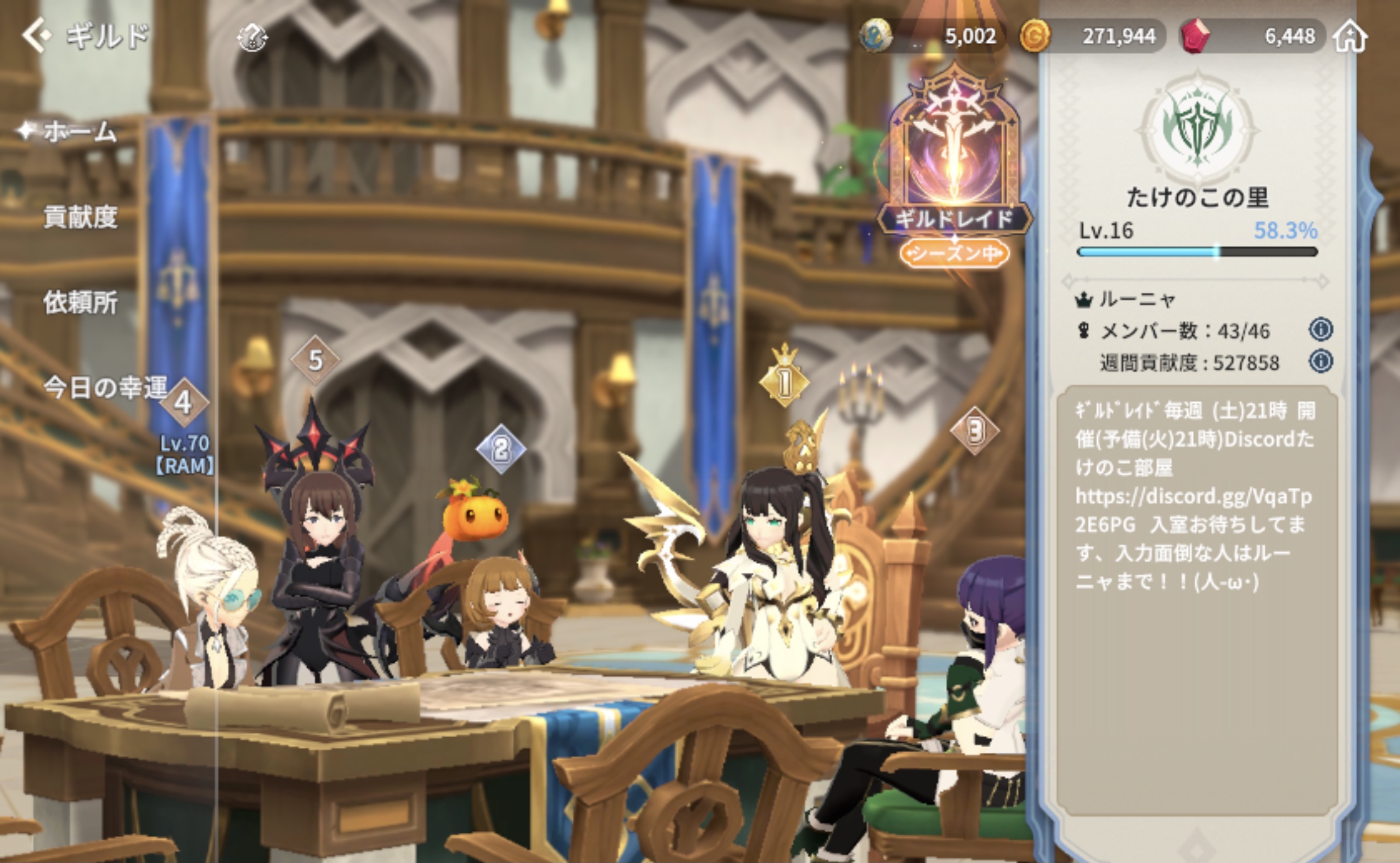
Task: Open the 貢献度 contribution menu
Action: point(80,217)
